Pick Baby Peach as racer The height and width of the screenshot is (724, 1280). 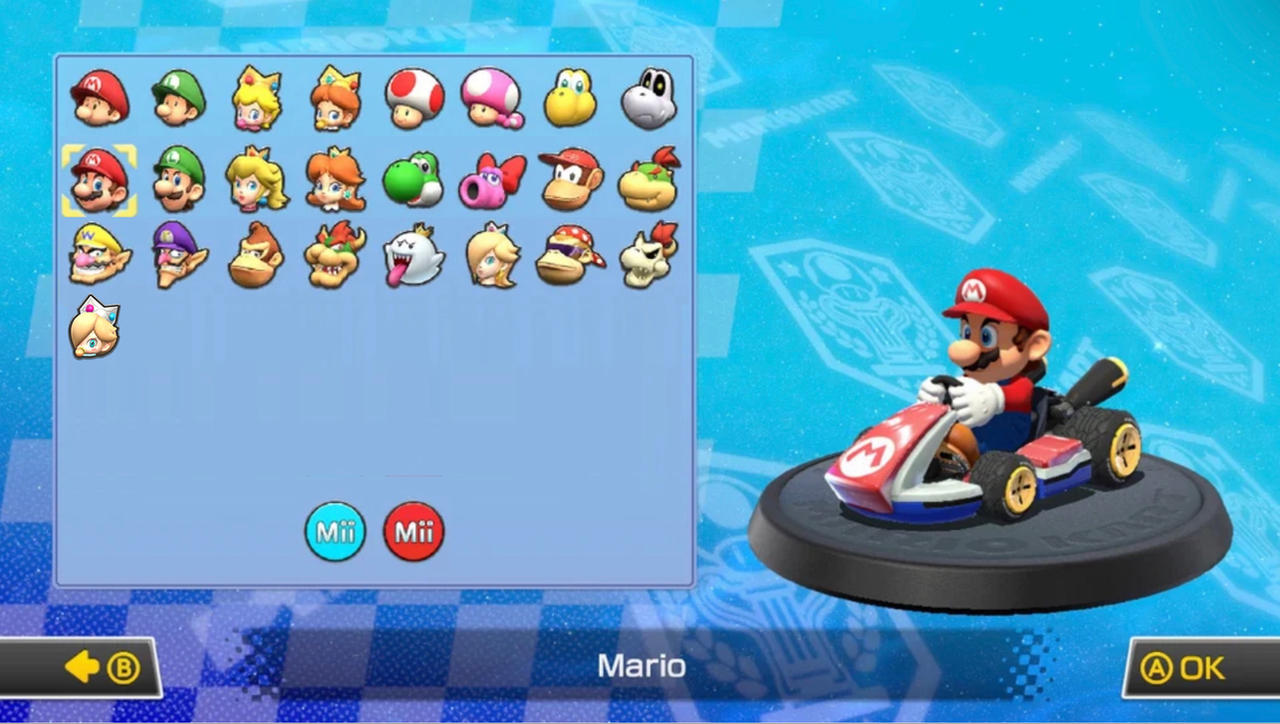pos(255,97)
